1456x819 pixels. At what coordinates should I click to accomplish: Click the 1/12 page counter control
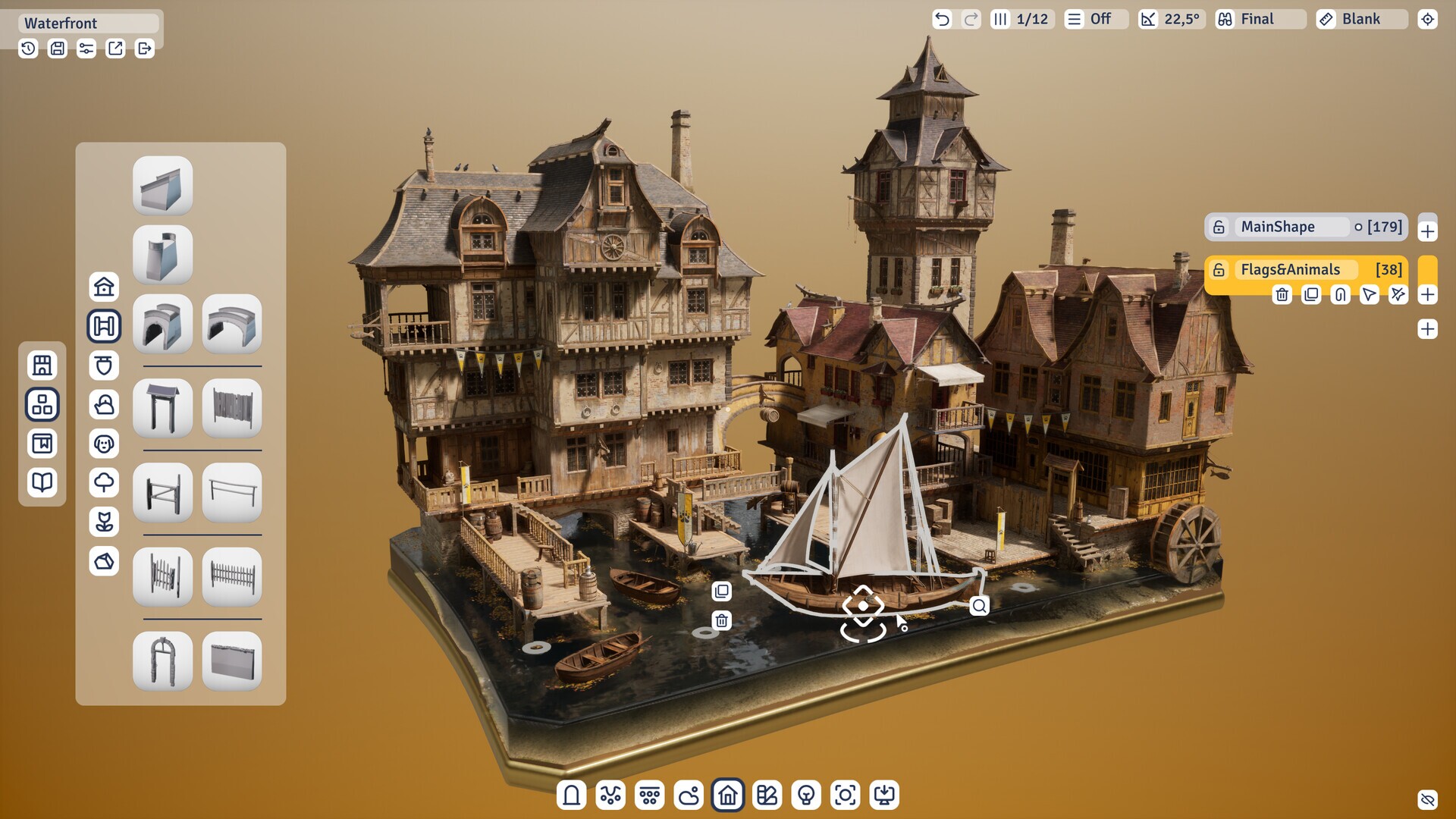(x=1022, y=19)
